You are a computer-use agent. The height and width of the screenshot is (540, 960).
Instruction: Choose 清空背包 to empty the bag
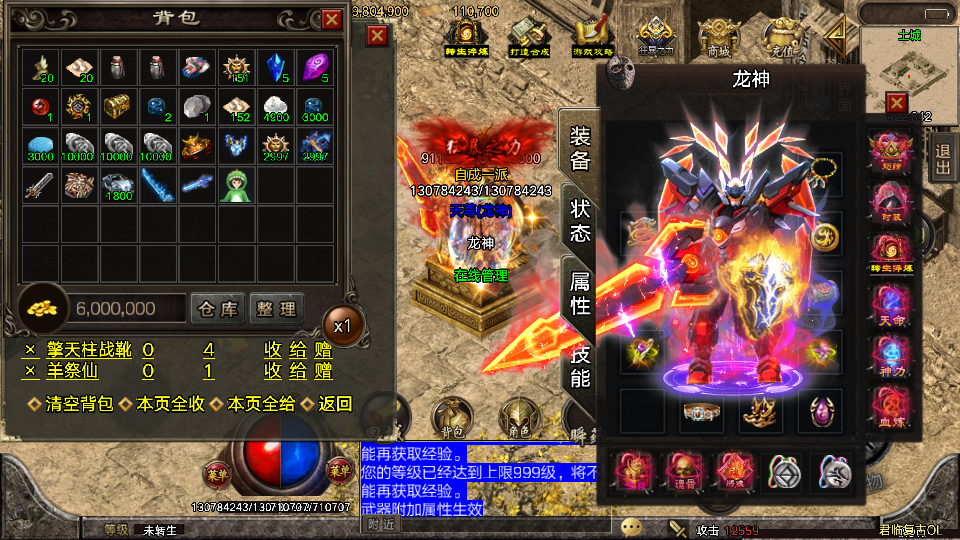69,404
